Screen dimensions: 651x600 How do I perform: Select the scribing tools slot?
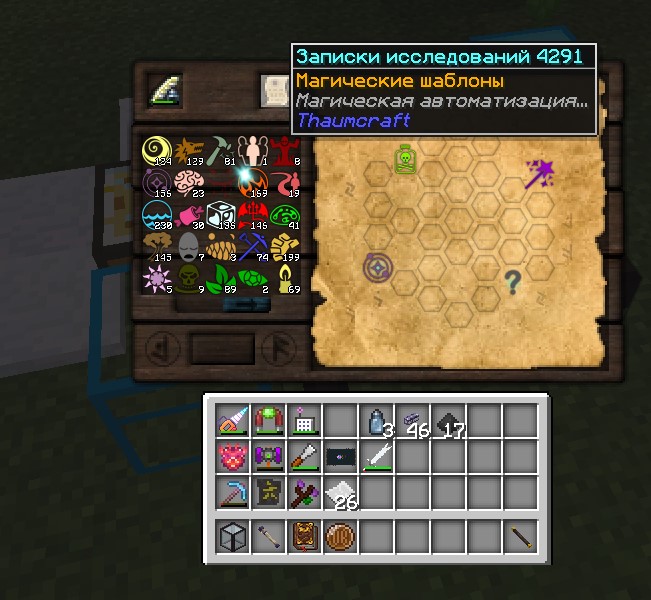click(164, 91)
